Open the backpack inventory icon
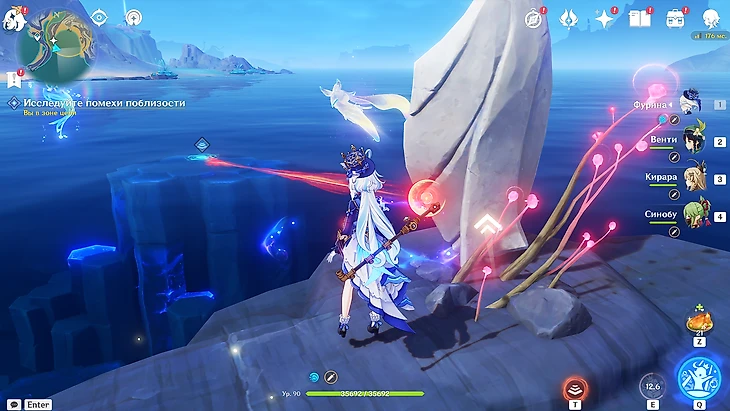 point(676,18)
